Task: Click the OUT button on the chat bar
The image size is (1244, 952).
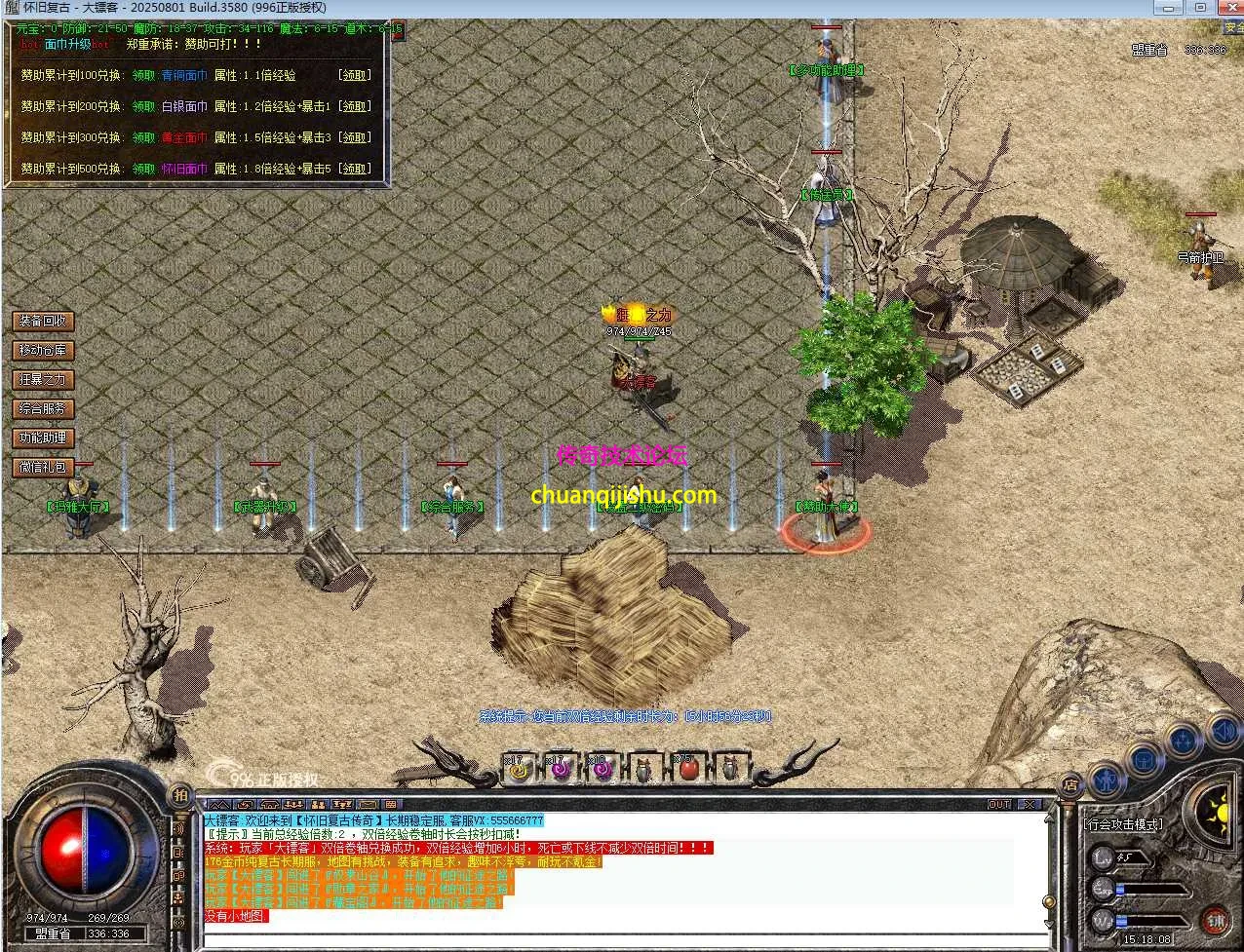Action: click(999, 805)
